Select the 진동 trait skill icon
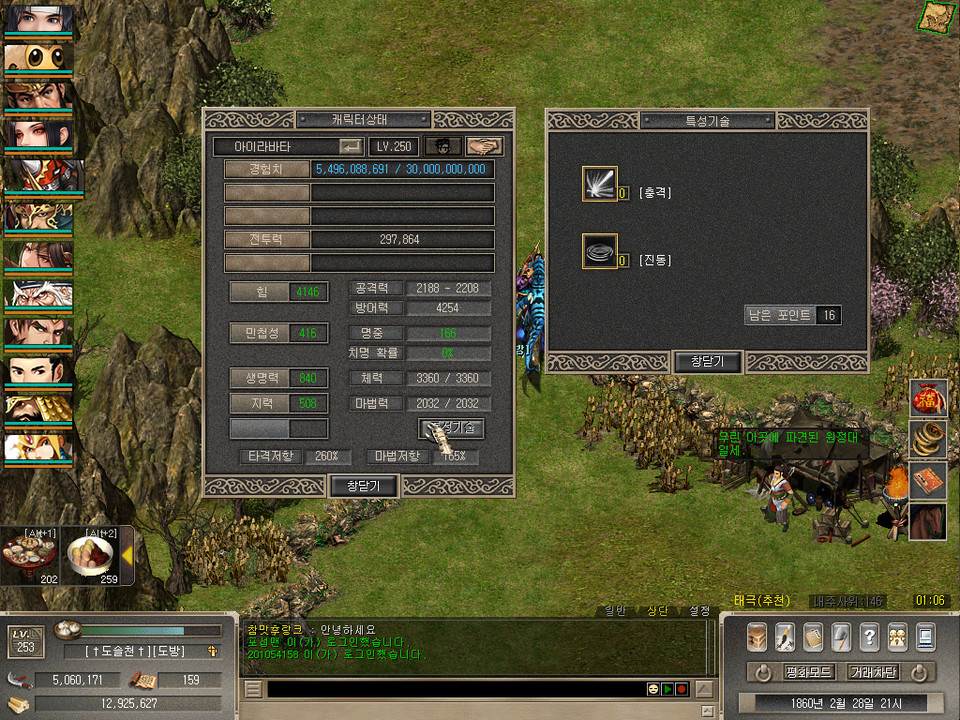Screen dimensions: 960x720 coord(600,251)
